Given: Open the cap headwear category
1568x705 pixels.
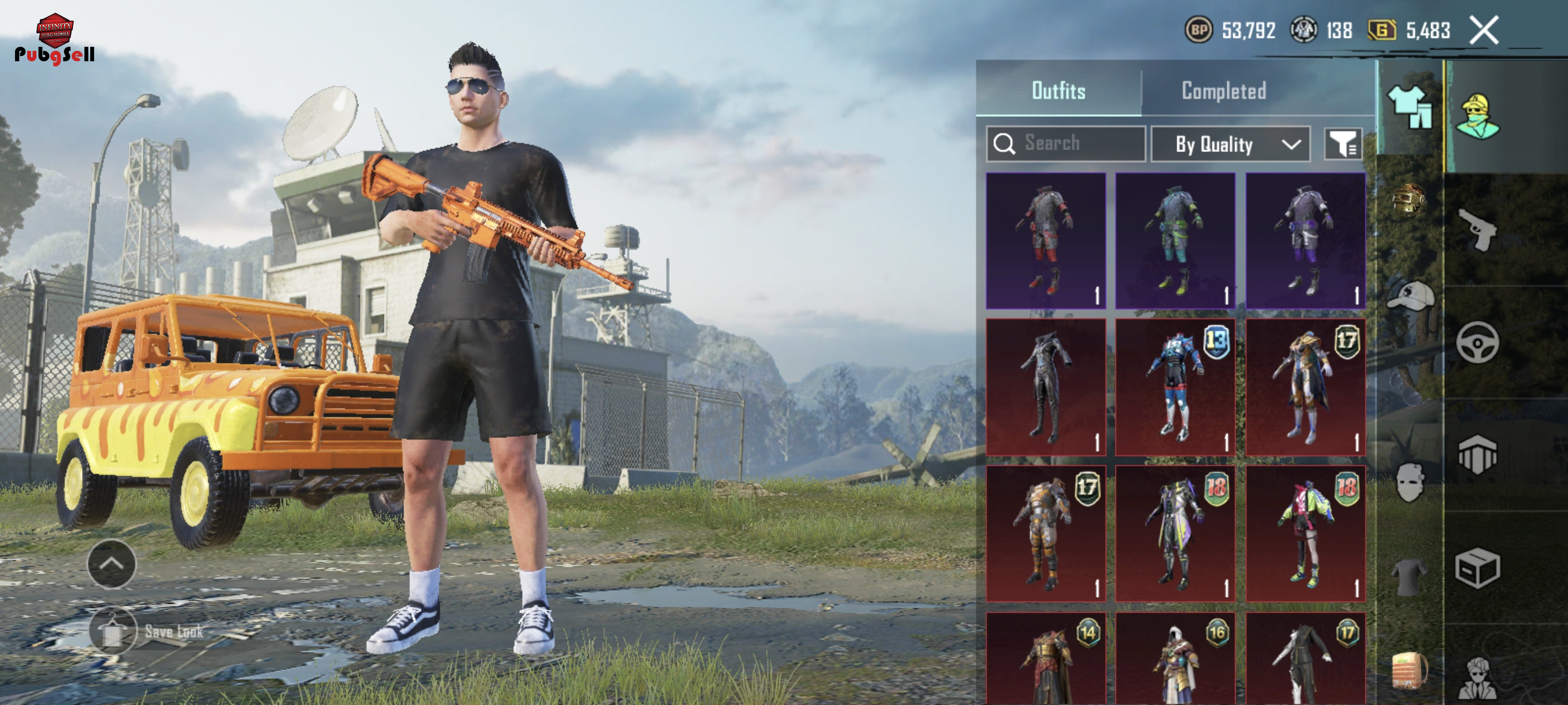Looking at the screenshot, I should (x=1409, y=296).
